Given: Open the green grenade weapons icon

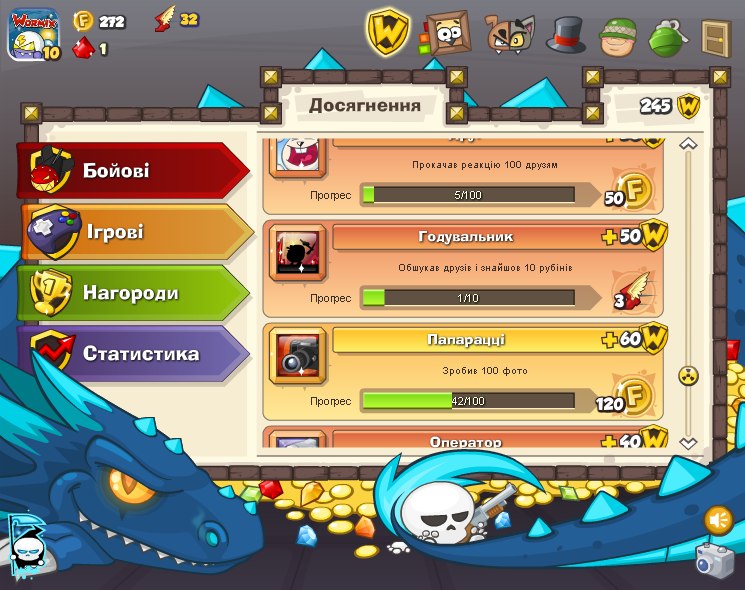Looking at the screenshot, I should pos(667,37).
